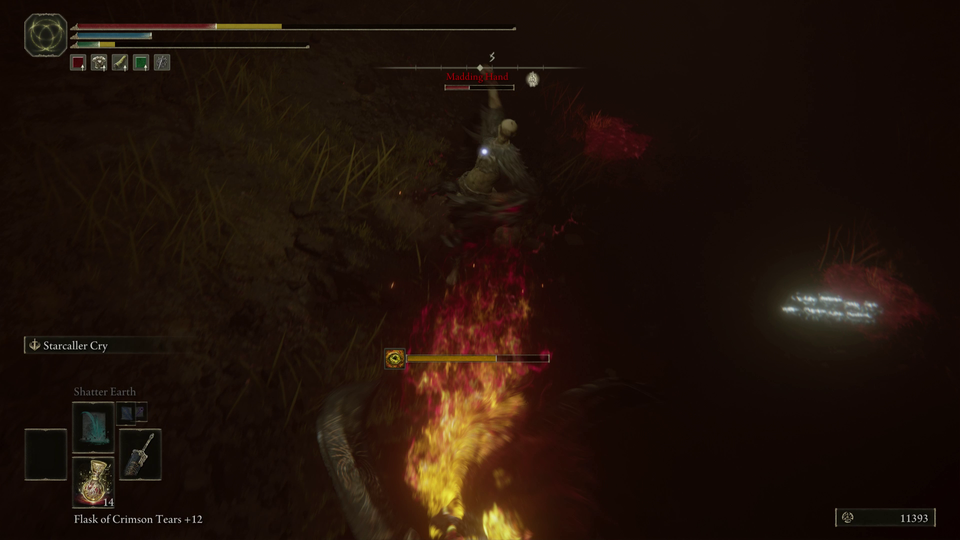Inspect the grey crossed-out status icon
Screen dimensions: 960x540
click(x=162, y=63)
